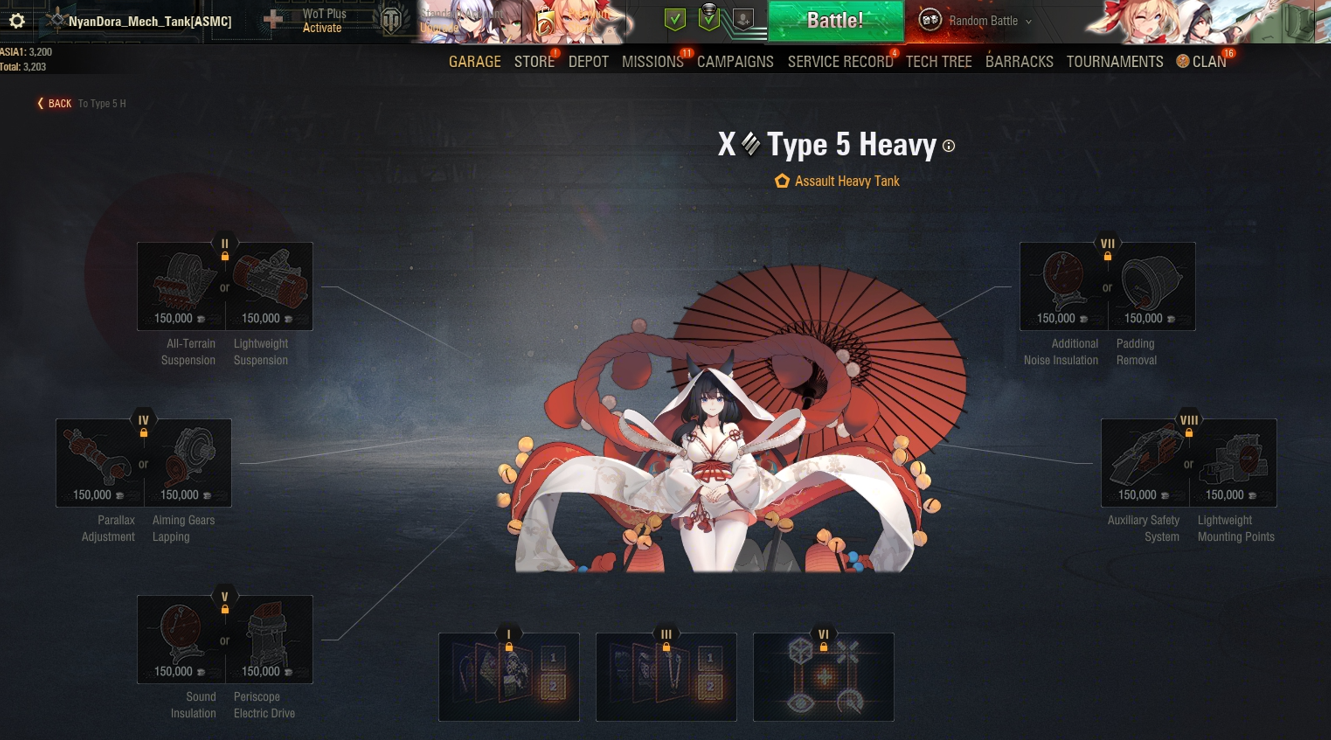Choose the Padding Removal modification
The height and width of the screenshot is (740, 1331).
pyautogui.click(x=1151, y=286)
